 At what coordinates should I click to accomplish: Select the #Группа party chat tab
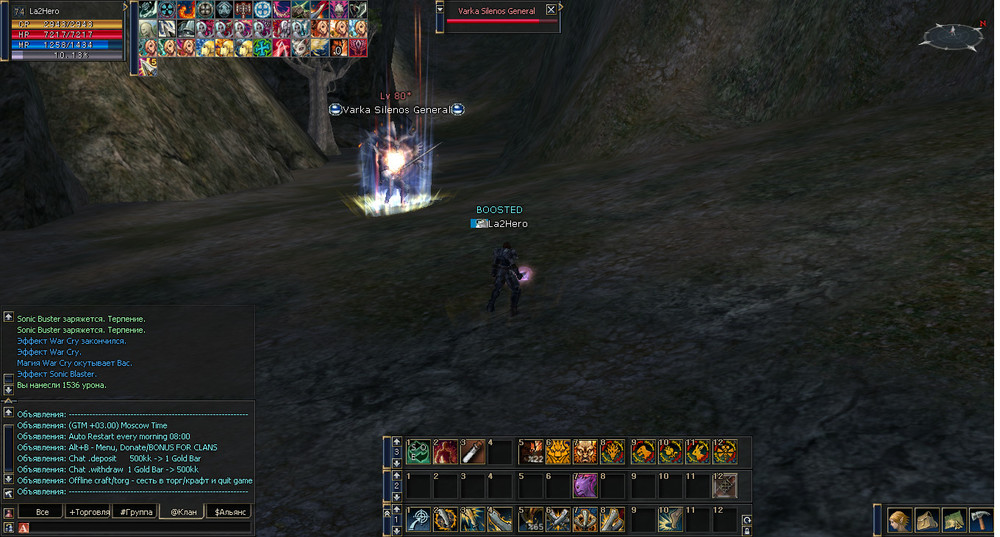136,512
